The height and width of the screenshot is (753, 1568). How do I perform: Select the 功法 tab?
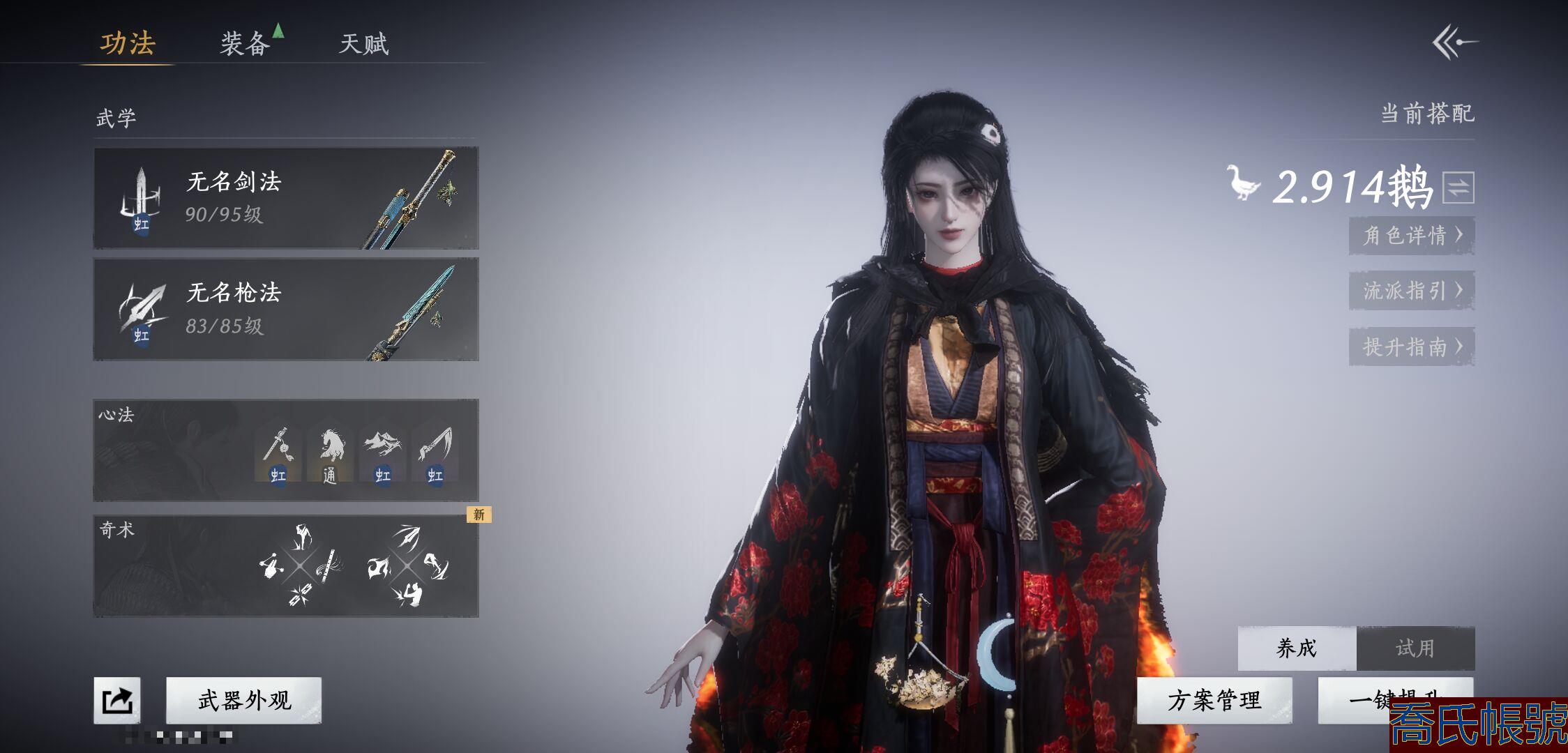pos(128,43)
